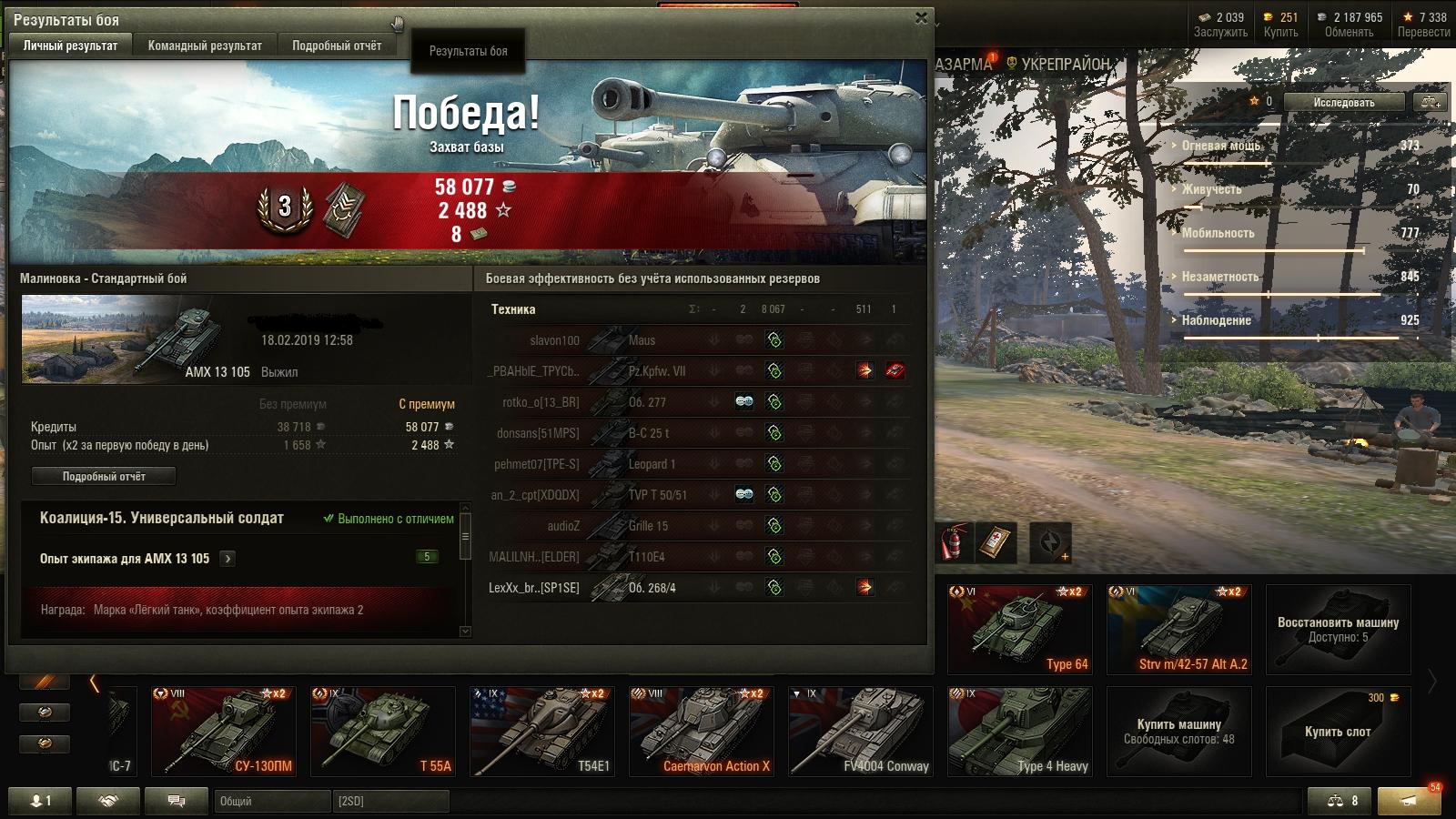Pick the Strv m/42-57 Alt A.2 tank
Viewport: 1456px width, 819px height.
pos(1179,629)
